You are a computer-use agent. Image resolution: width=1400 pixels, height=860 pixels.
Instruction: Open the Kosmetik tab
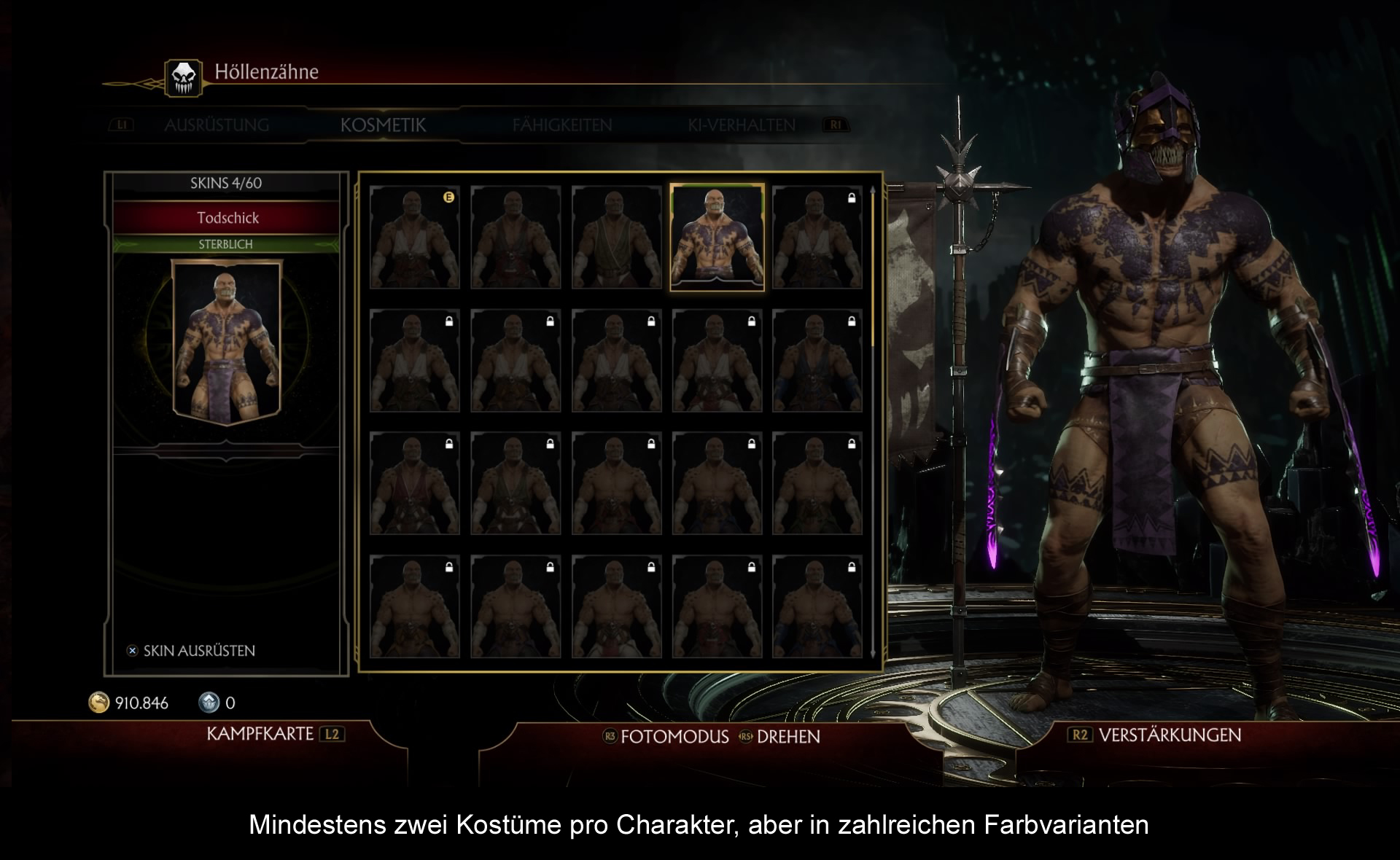(383, 125)
